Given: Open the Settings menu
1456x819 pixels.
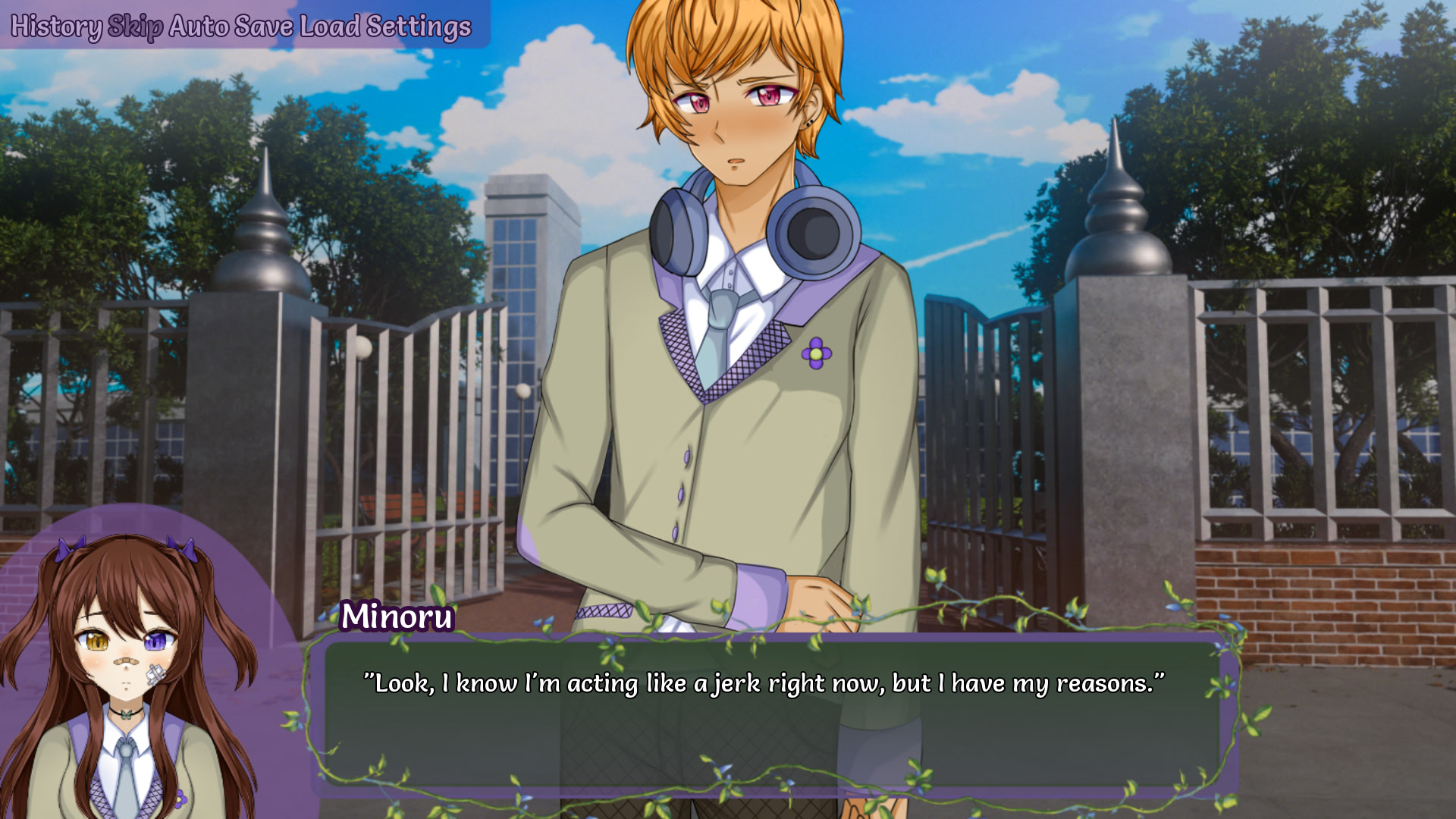Looking at the screenshot, I should point(419,27).
